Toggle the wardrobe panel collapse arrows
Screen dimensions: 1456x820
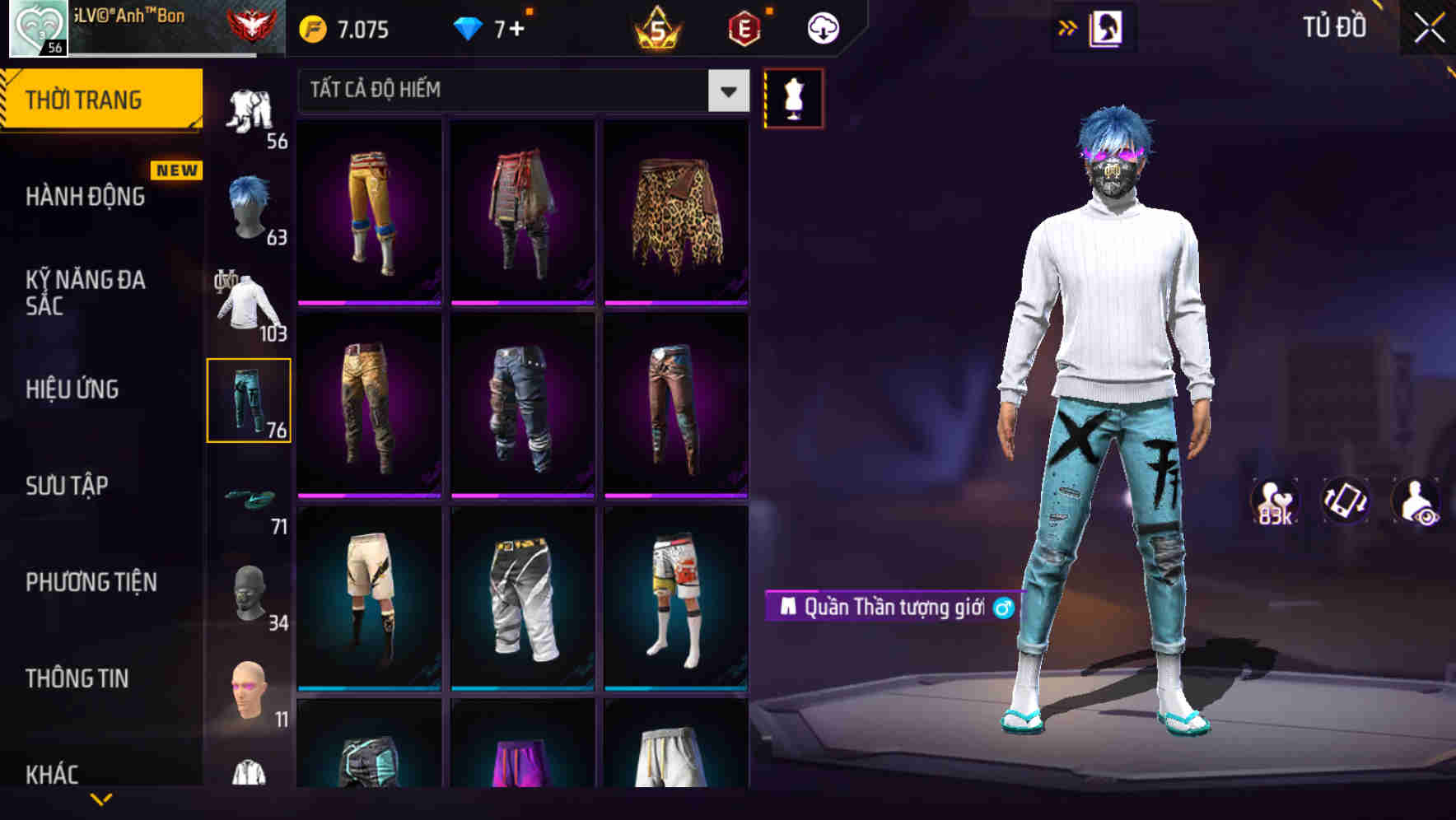1068,26
